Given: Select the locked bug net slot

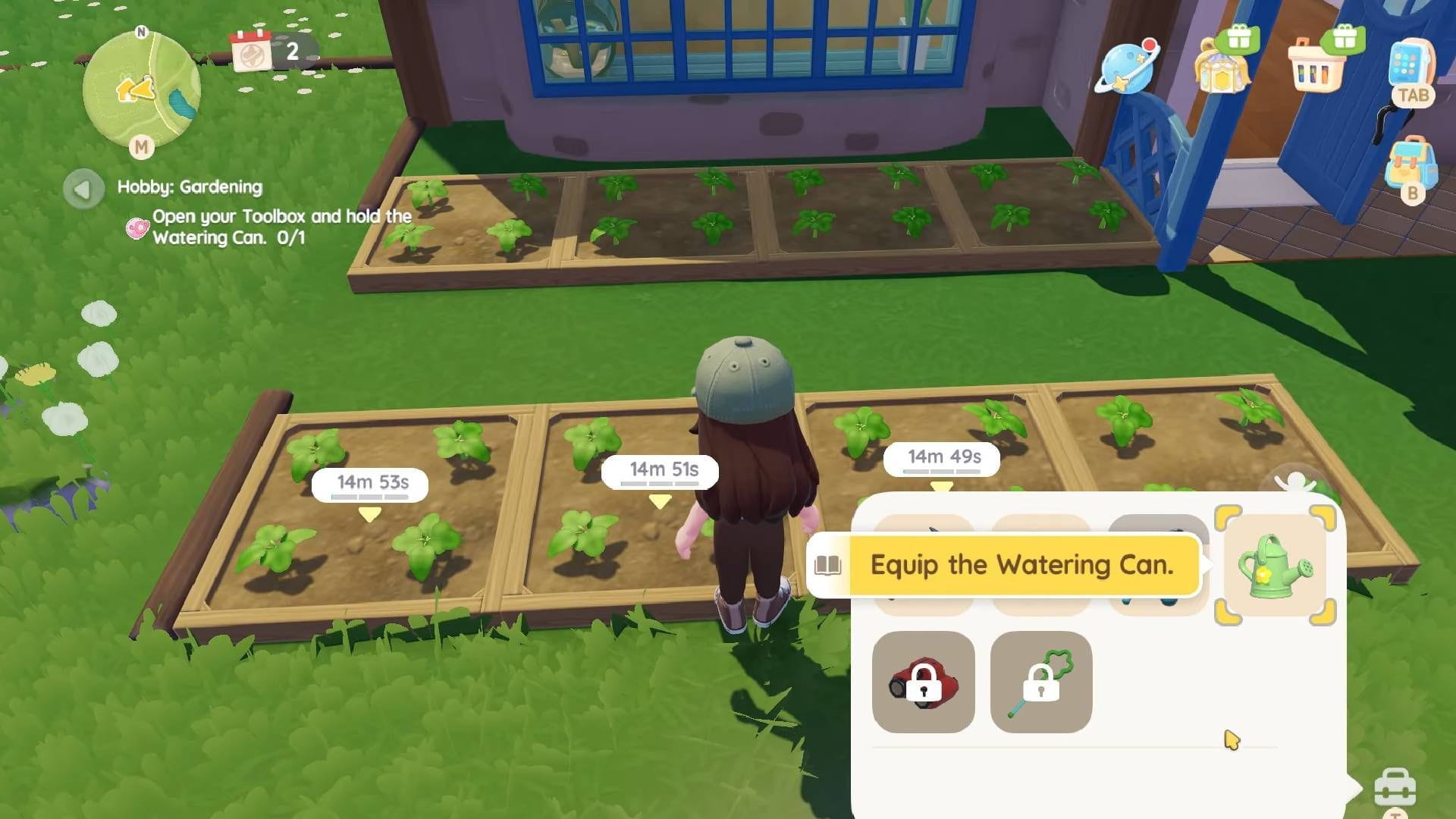Looking at the screenshot, I should click(x=1041, y=682).
